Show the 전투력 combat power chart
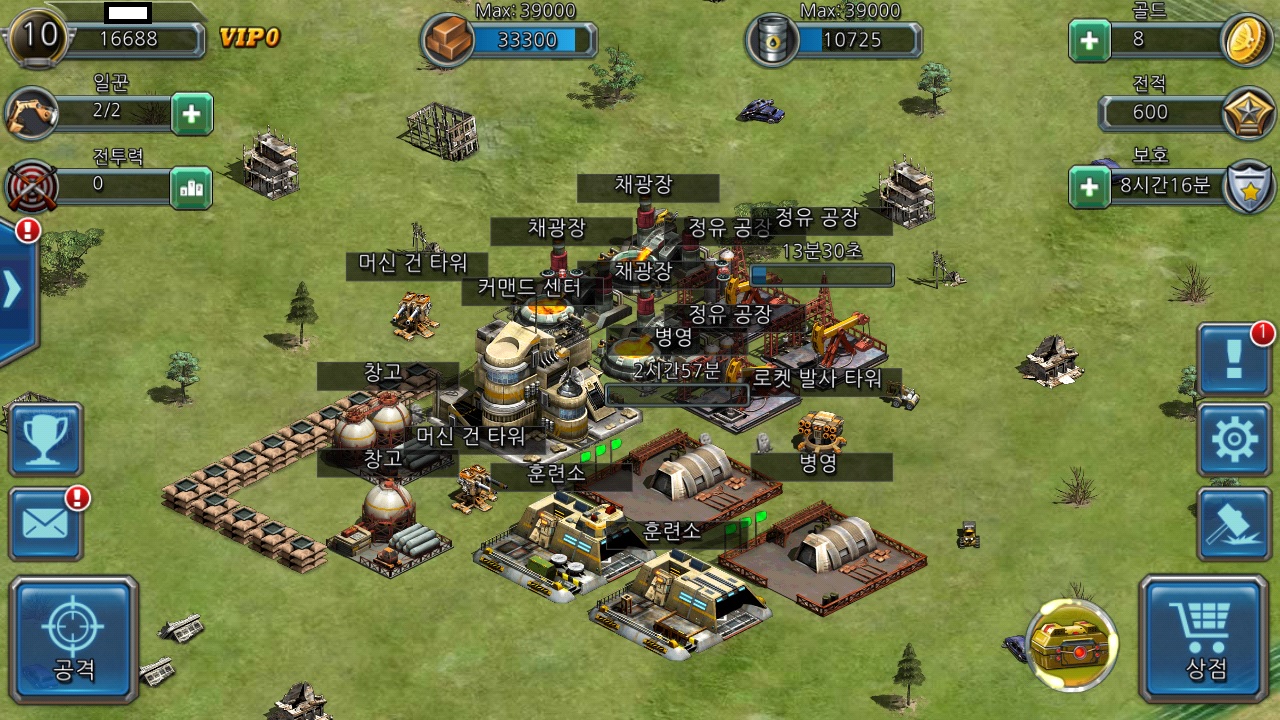Image resolution: width=1280 pixels, height=720 pixels. (191, 188)
